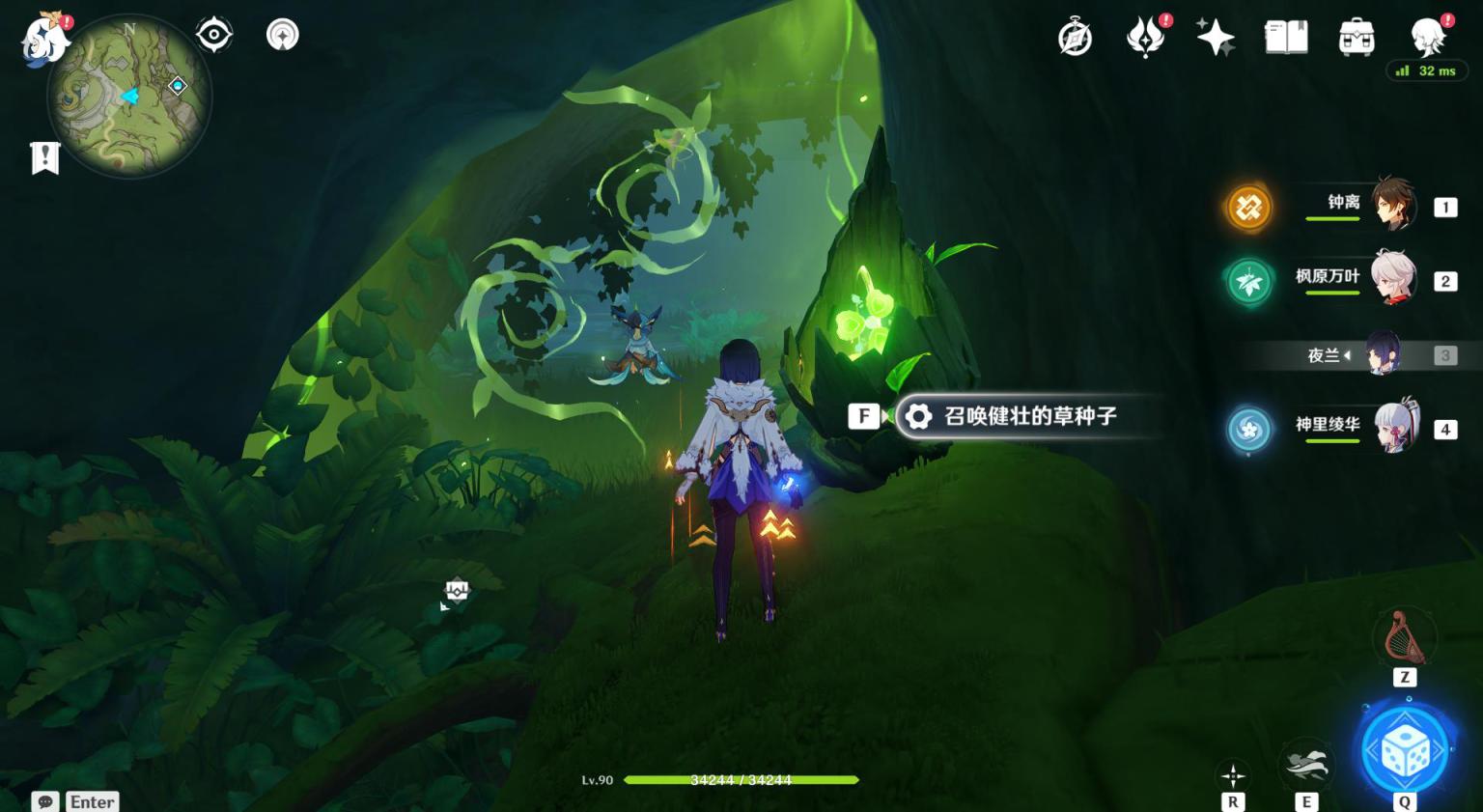Open the circular minimap
This screenshot has height=812, width=1483.
[128, 98]
